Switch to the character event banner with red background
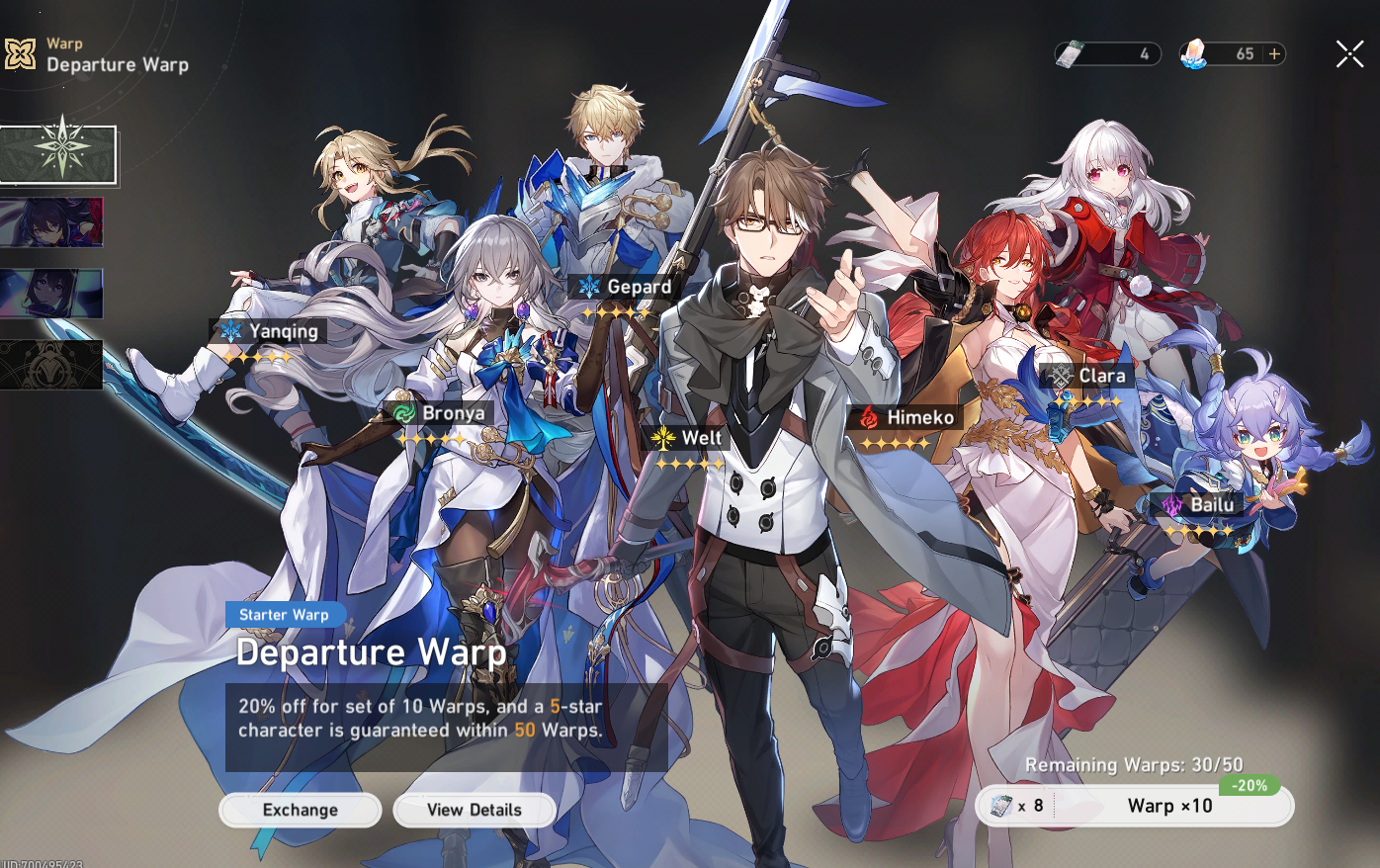Image resolution: width=1380 pixels, height=868 pixels. pos(51,221)
